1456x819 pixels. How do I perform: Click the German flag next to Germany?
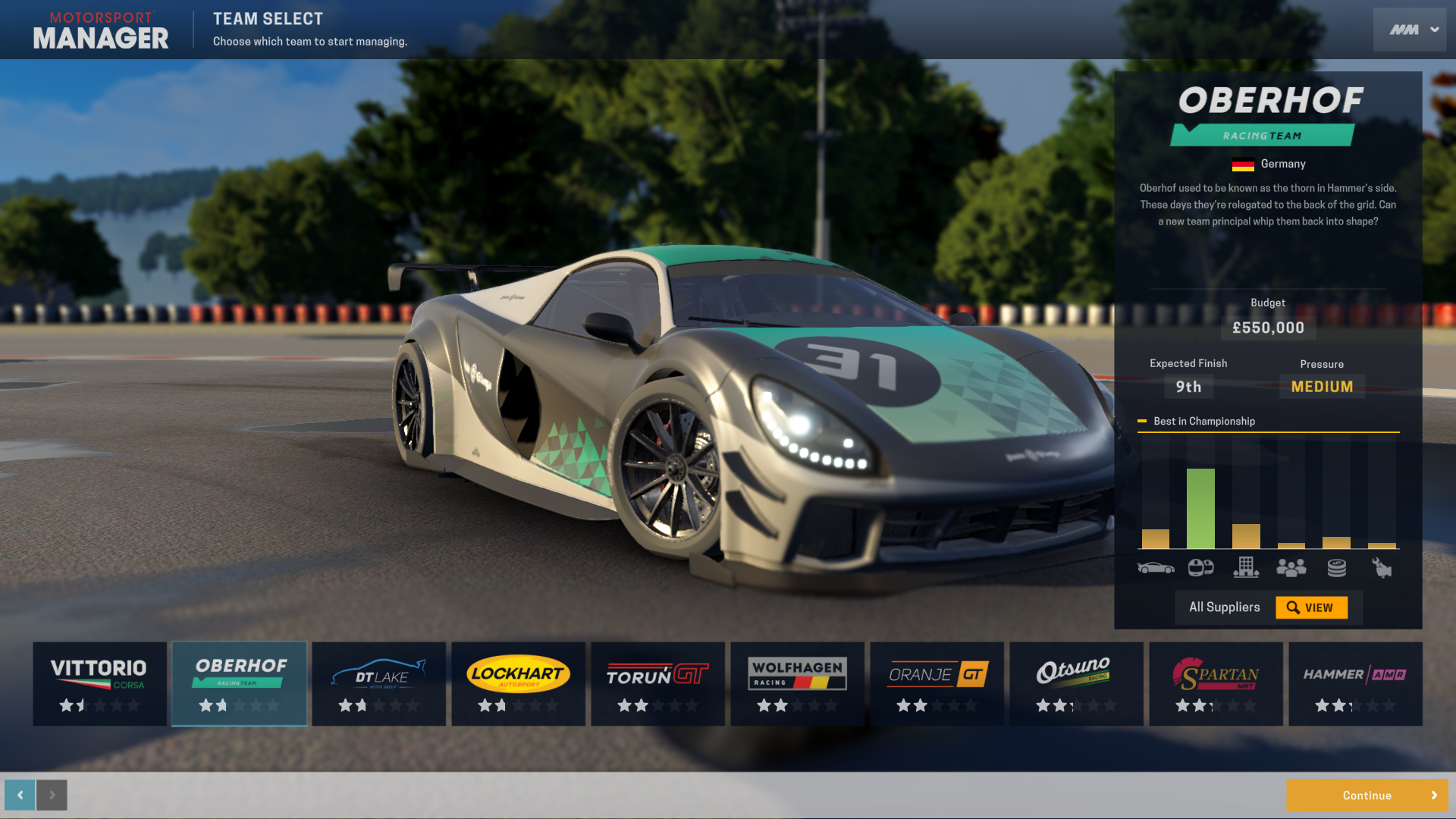click(x=1243, y=164)
